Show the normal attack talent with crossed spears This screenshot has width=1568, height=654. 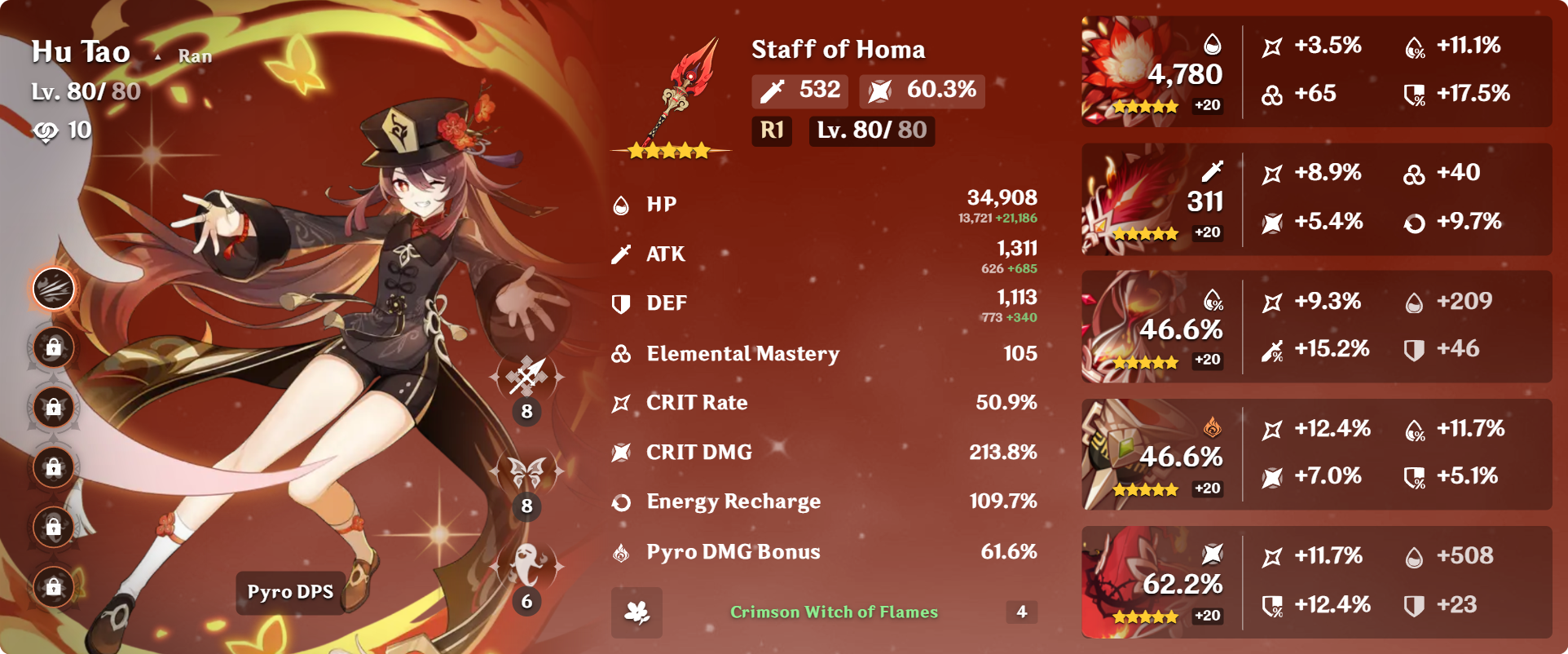pos(526,378)
